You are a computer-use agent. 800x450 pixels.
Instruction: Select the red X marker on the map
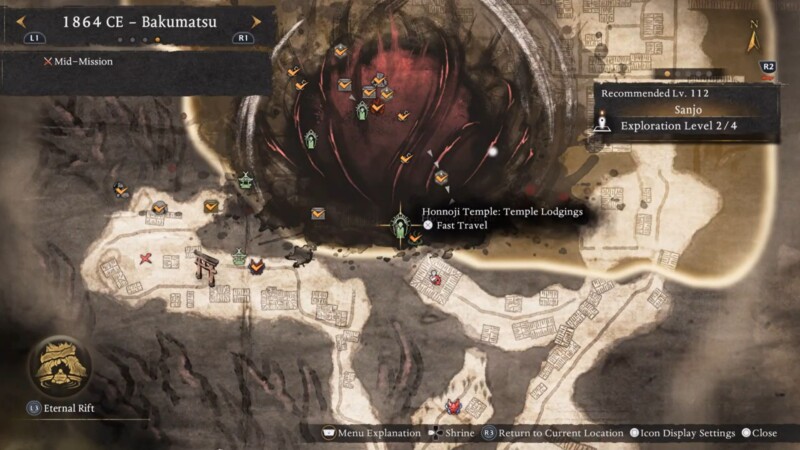[x=146, y=259]
